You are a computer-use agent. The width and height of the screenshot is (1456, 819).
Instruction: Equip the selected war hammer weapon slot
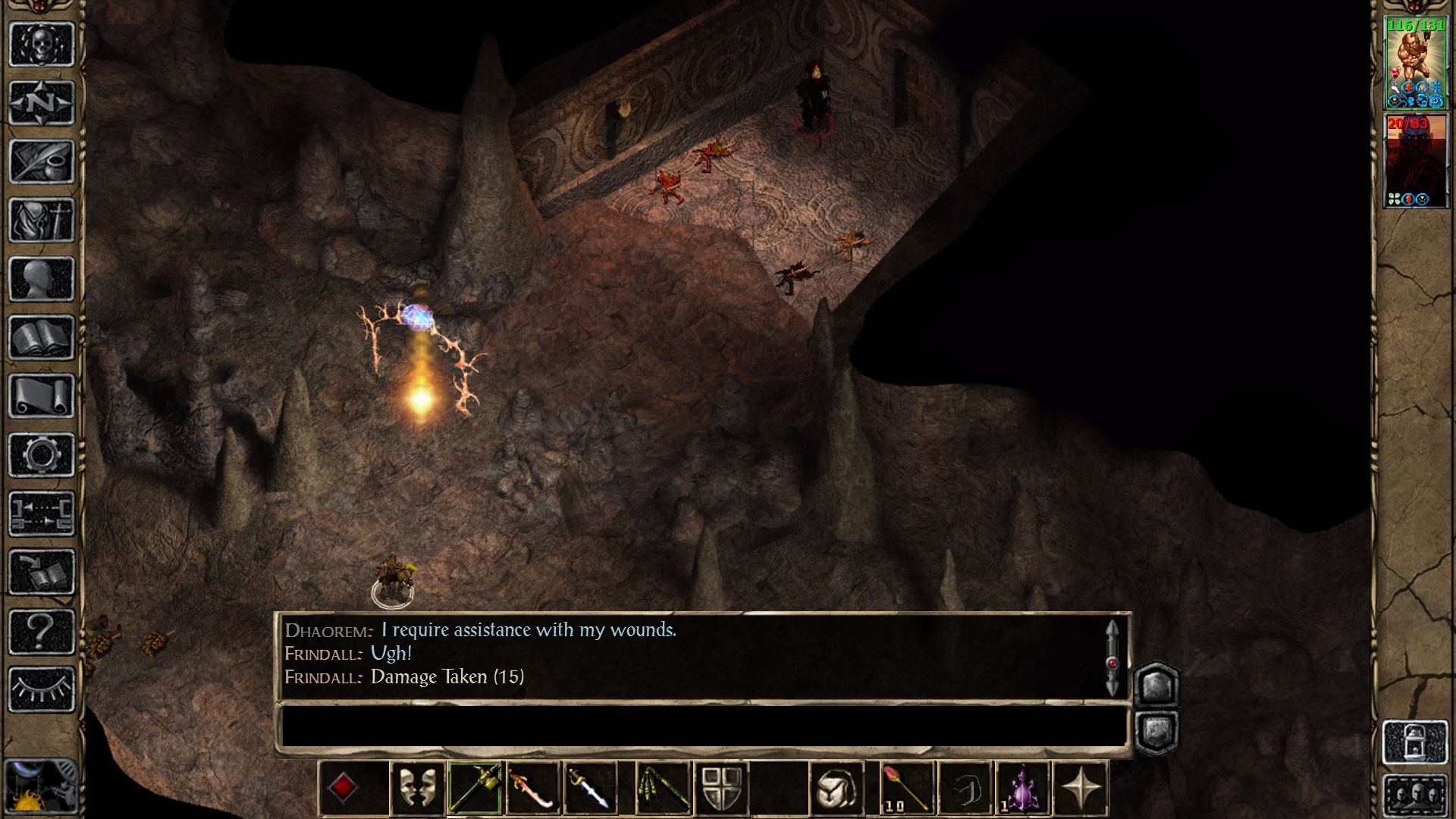click(475, 788)
